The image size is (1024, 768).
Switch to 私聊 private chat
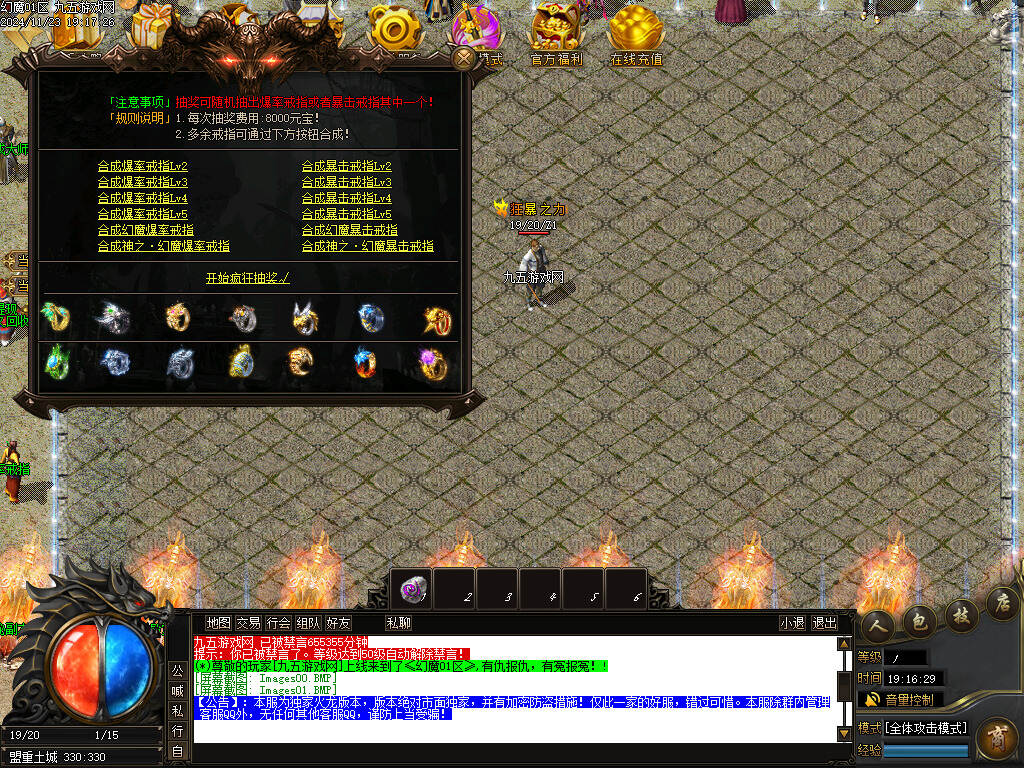click(398, 623)
